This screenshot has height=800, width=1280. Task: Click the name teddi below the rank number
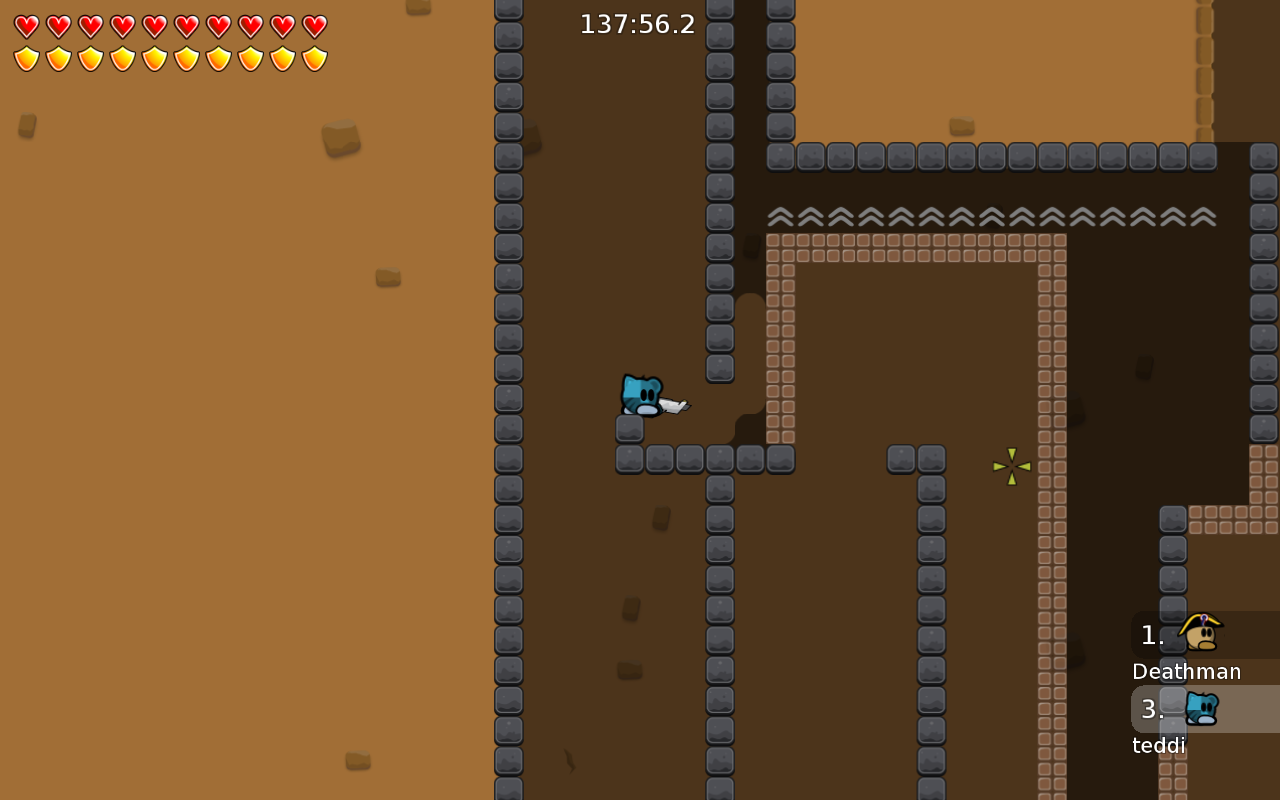(1158, 745)
